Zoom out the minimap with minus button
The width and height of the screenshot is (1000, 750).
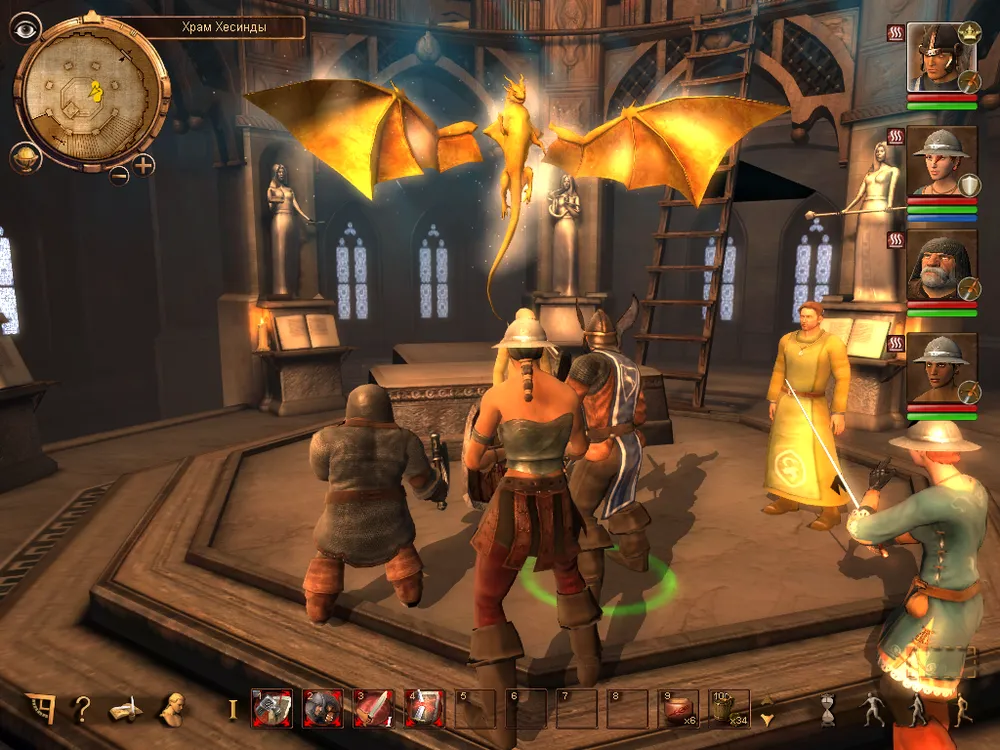pos(119,176)
